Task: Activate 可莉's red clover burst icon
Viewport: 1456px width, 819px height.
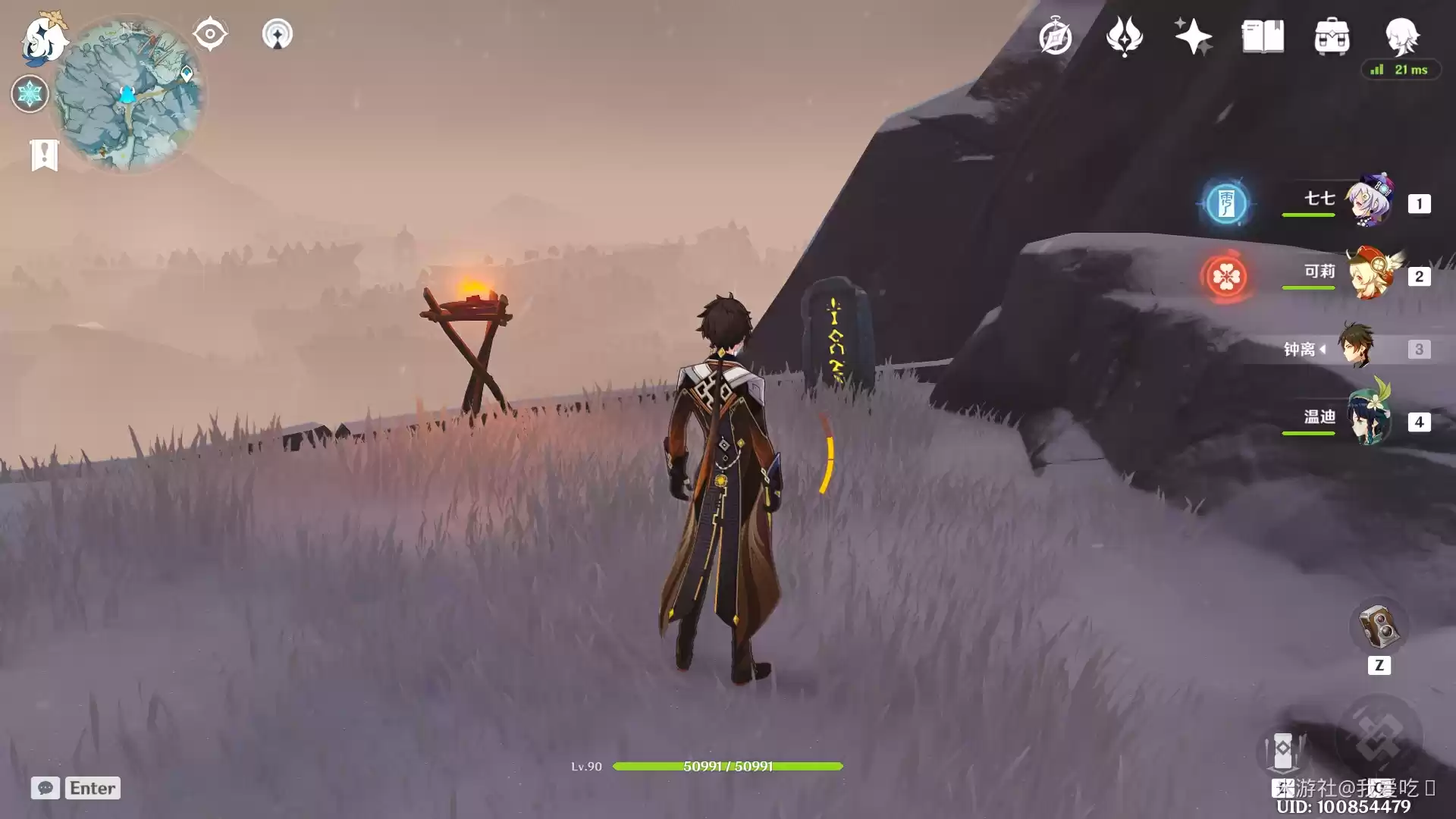Action: (1225, 276)
